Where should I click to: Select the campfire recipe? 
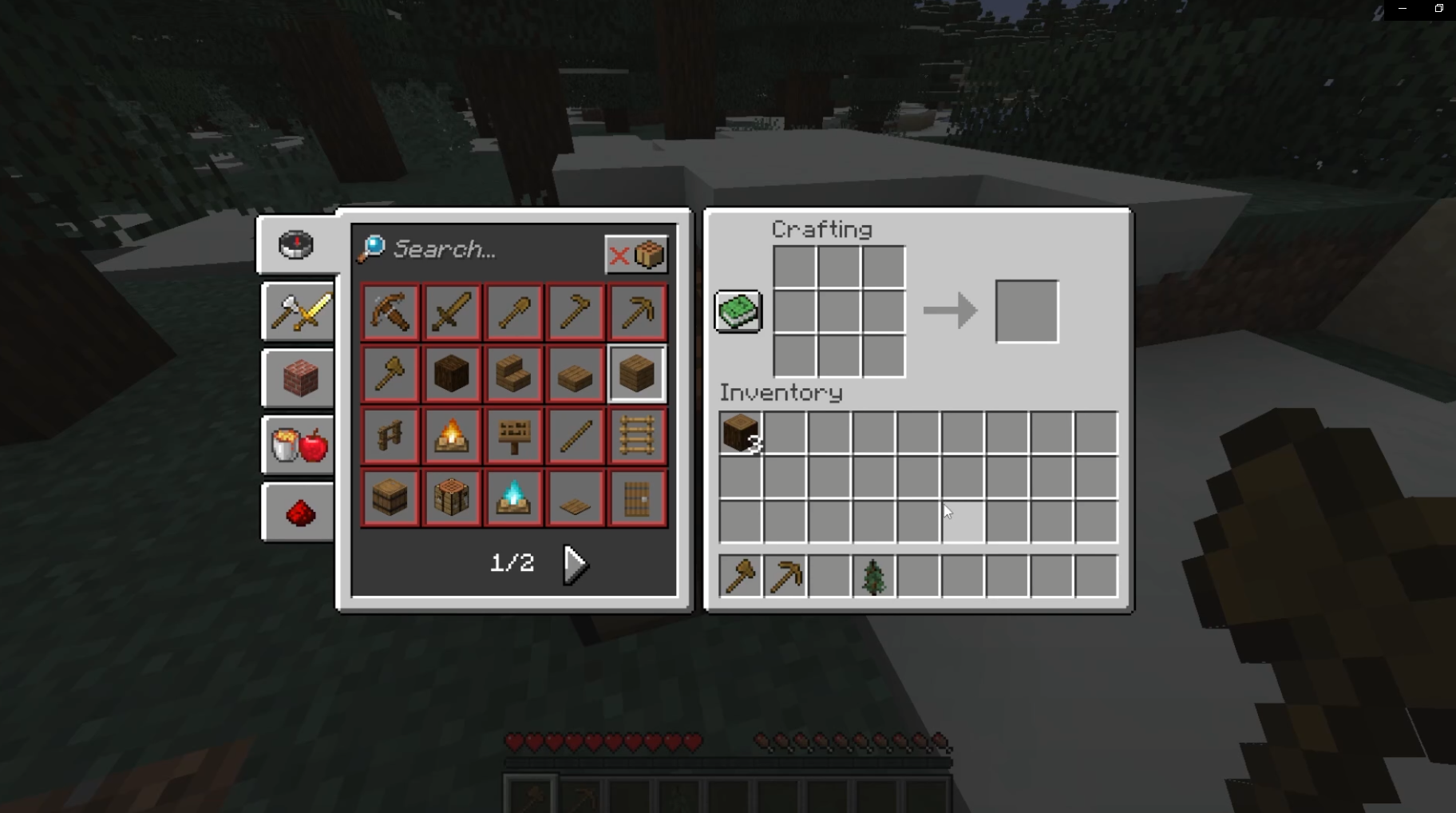451,435
